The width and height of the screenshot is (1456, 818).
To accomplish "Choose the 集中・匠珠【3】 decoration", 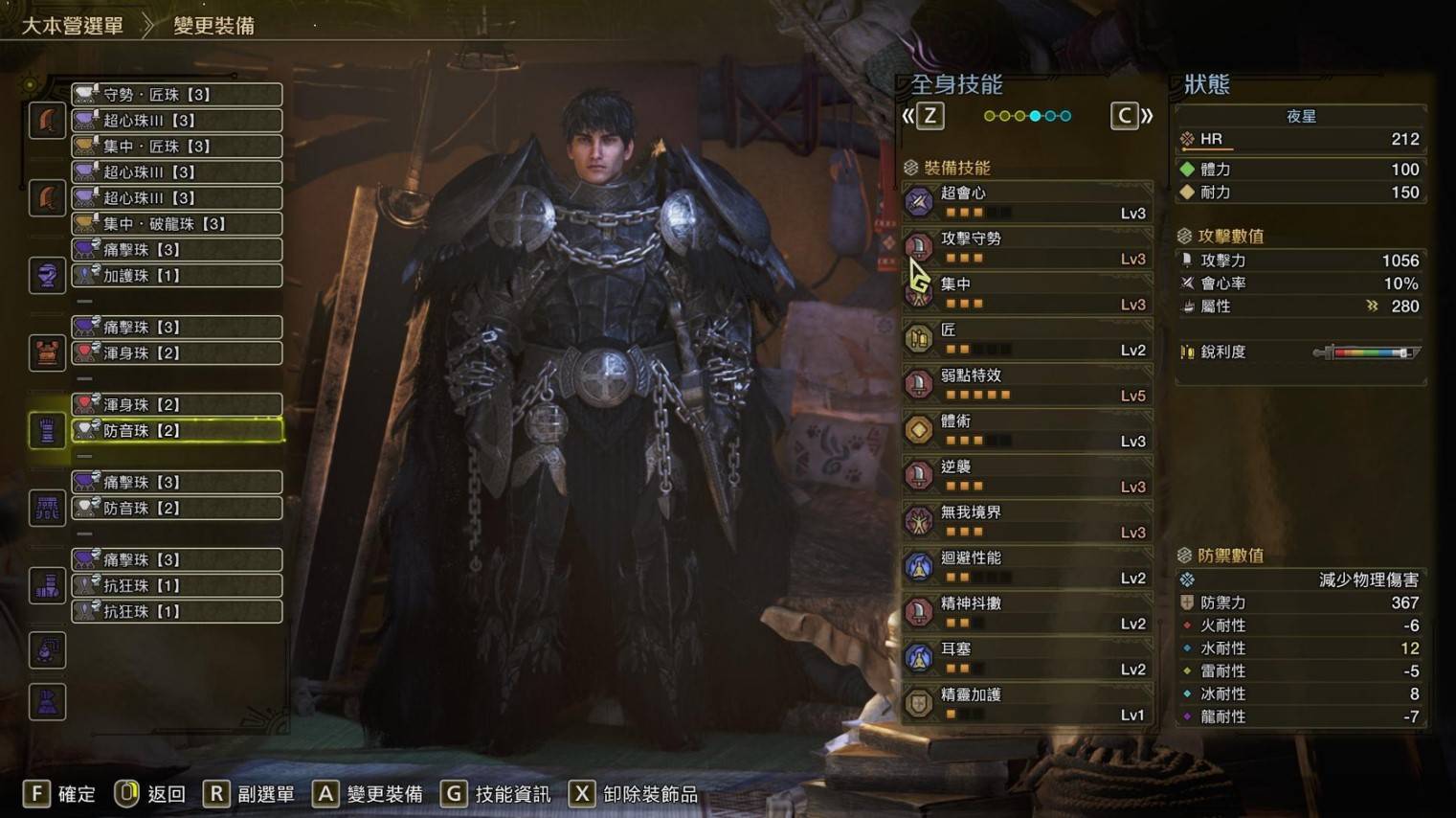I will (x=177, y=147).
